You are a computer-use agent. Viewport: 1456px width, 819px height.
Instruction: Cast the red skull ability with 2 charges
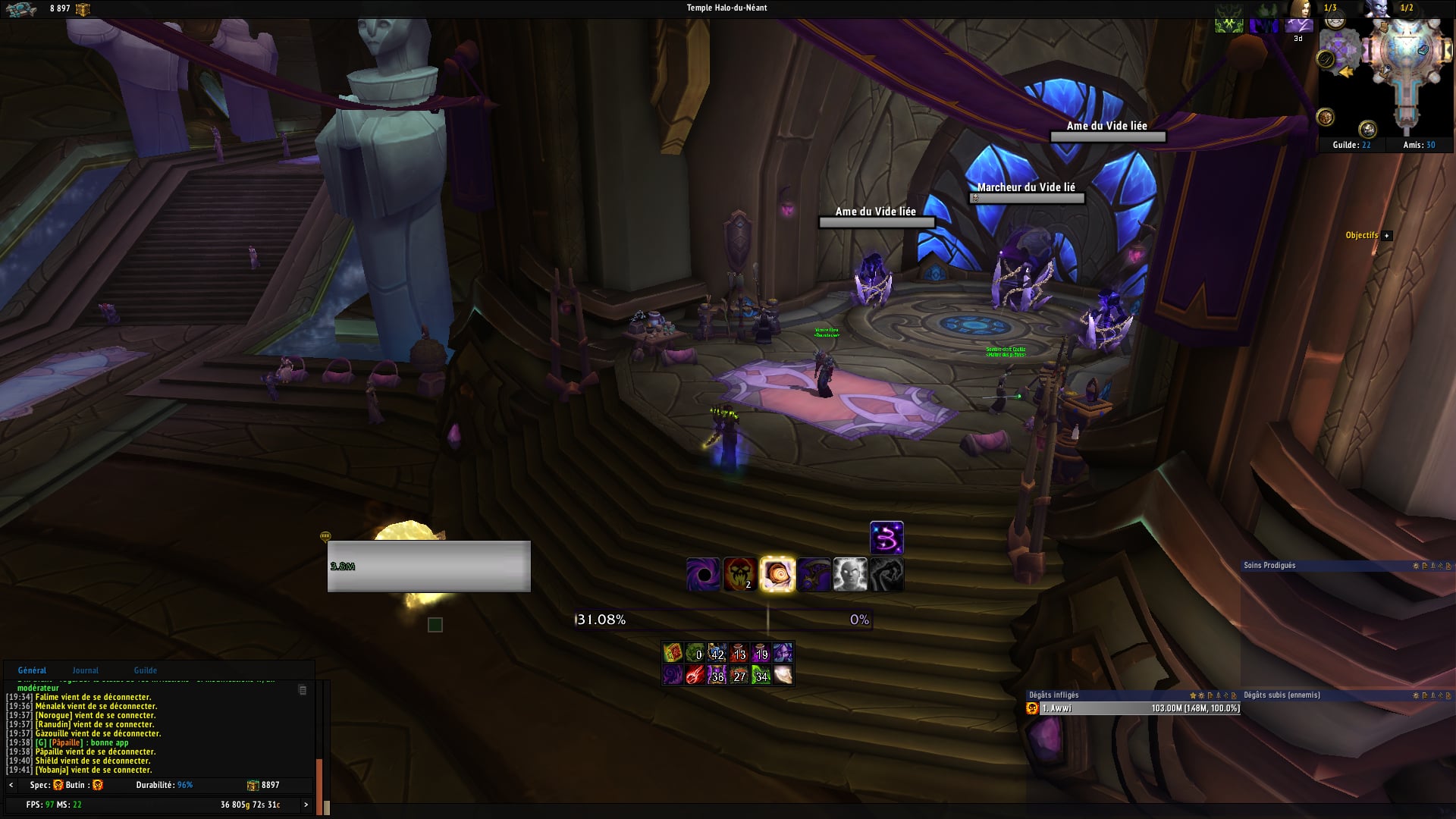739,574
